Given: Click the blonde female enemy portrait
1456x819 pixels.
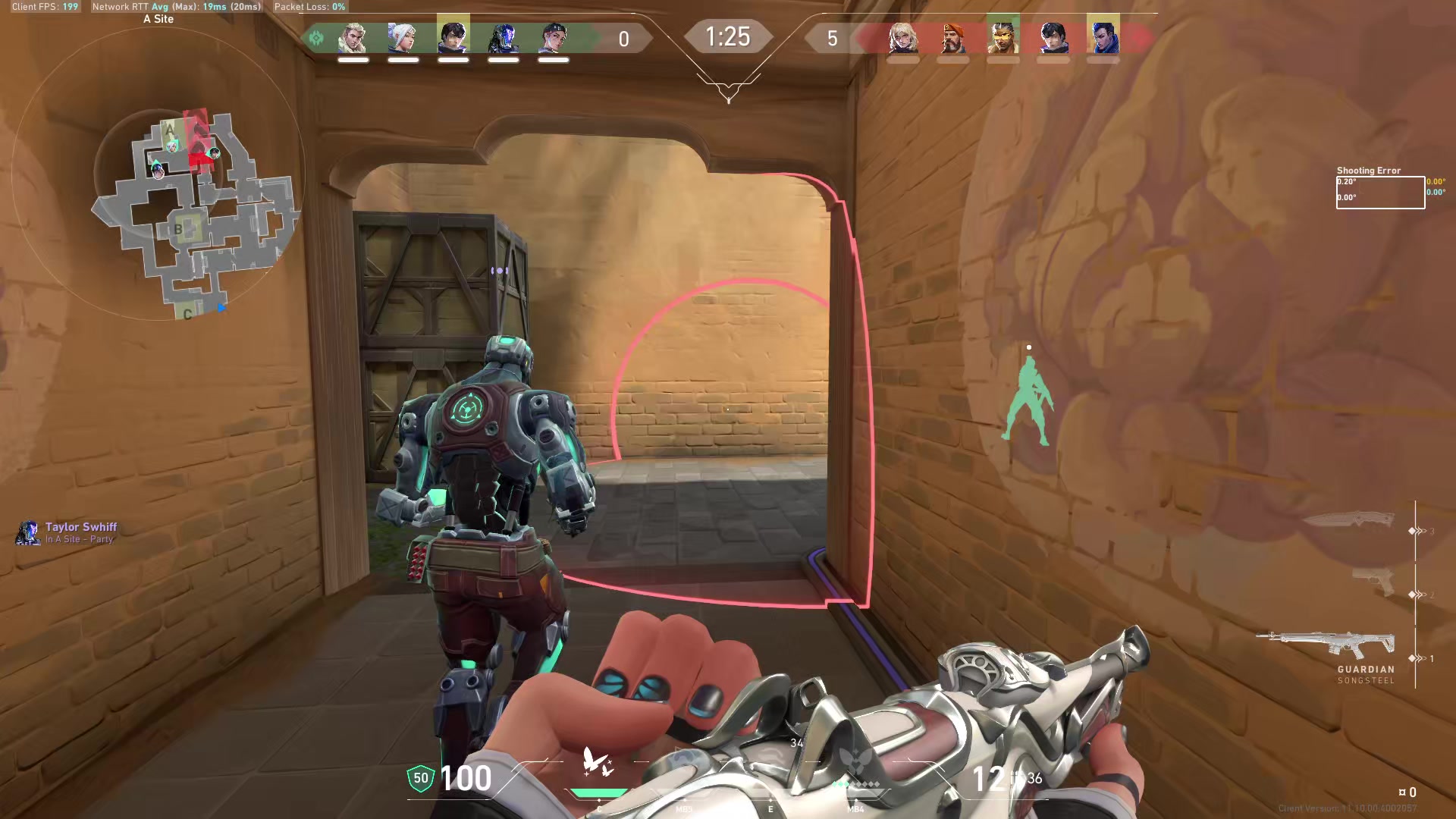Looking at the screenshot, I should [x=903, y=38].
